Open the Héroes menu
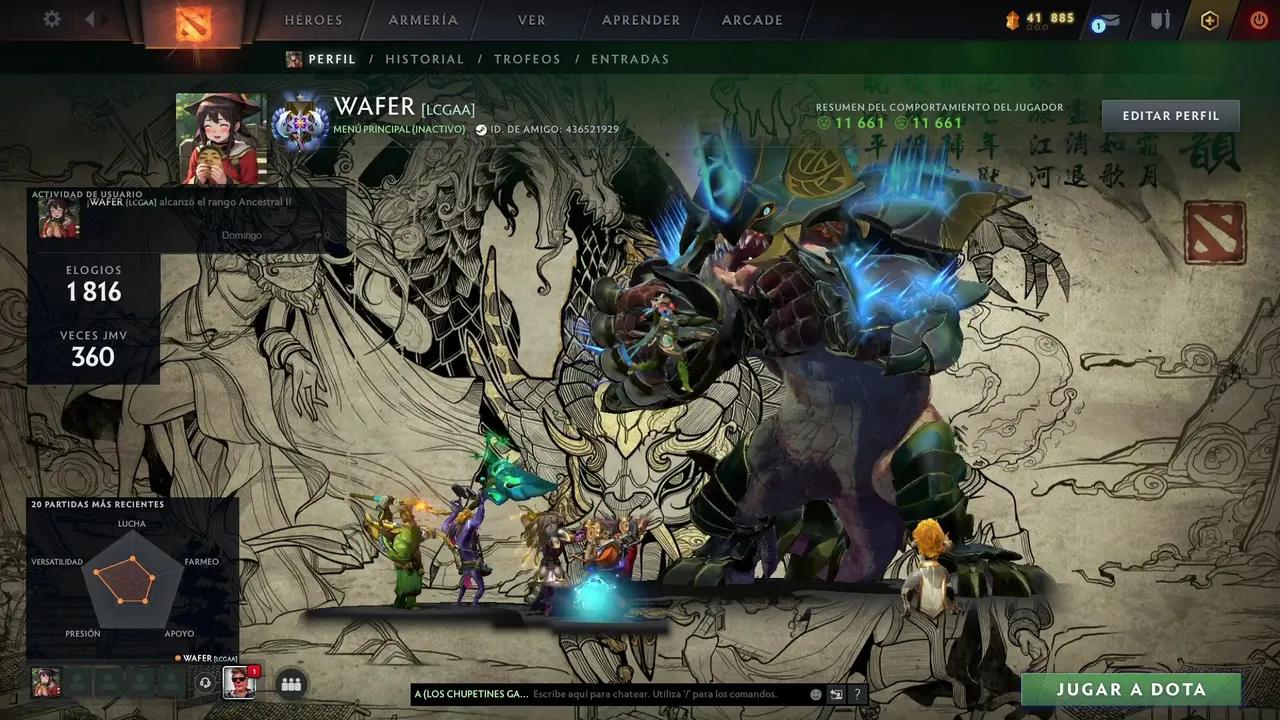Image resolution: width=1280 pixels, height=720 pixels. [x=313, y=20]
